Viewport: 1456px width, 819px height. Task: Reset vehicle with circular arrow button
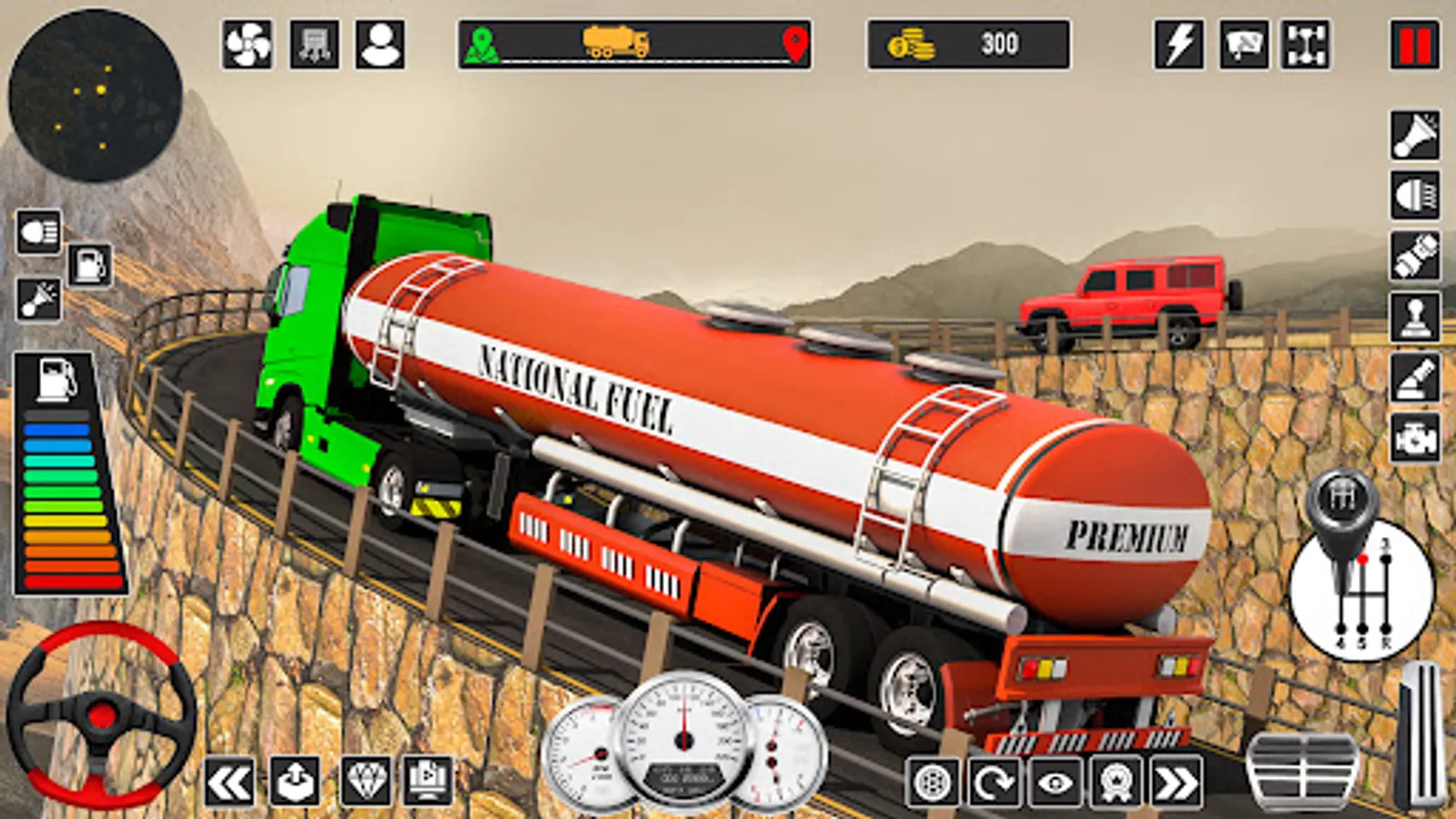(994, 782)
